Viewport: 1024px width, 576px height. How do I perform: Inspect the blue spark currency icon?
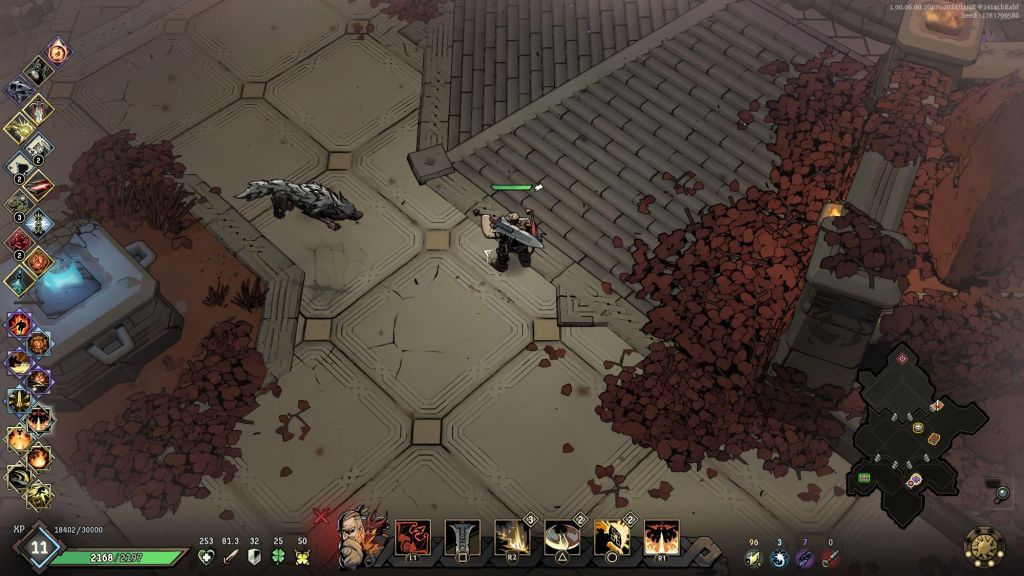tap(778, 558)
